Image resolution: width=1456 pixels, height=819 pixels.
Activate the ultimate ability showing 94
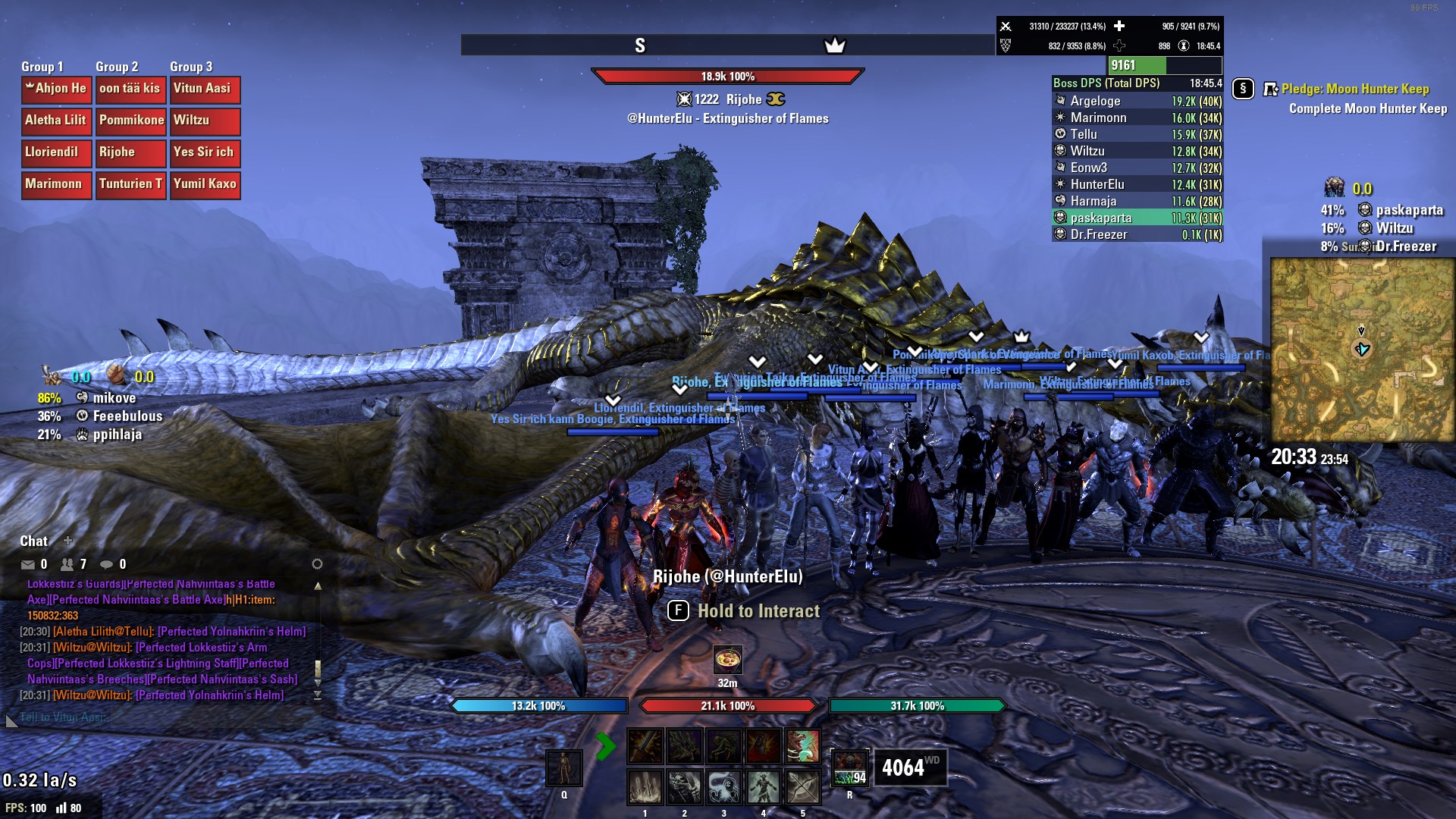click(x=850, y=768)
